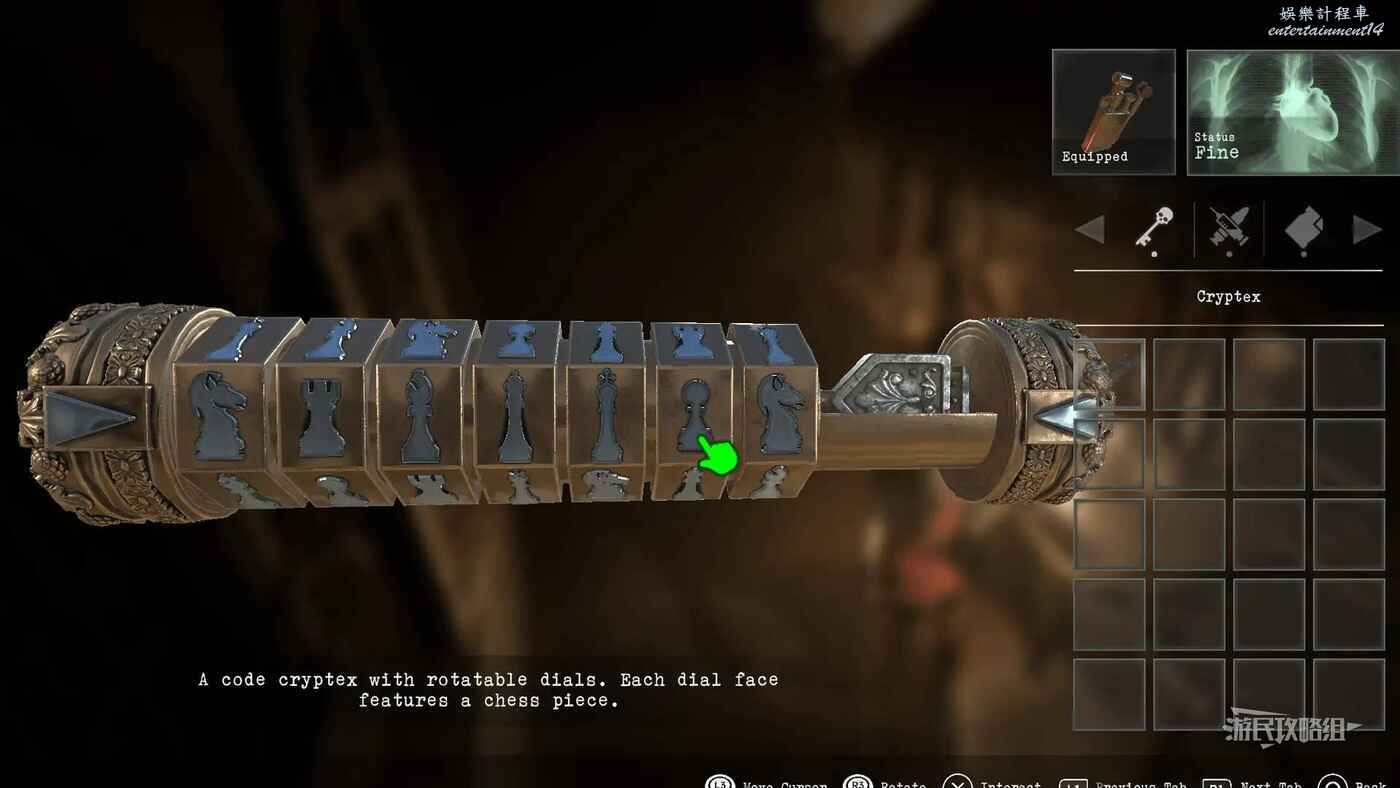The width and height of the screenshot is (1400, 788).
Task: Open the Status chest x-ray panel
Action: (1292, 111)
